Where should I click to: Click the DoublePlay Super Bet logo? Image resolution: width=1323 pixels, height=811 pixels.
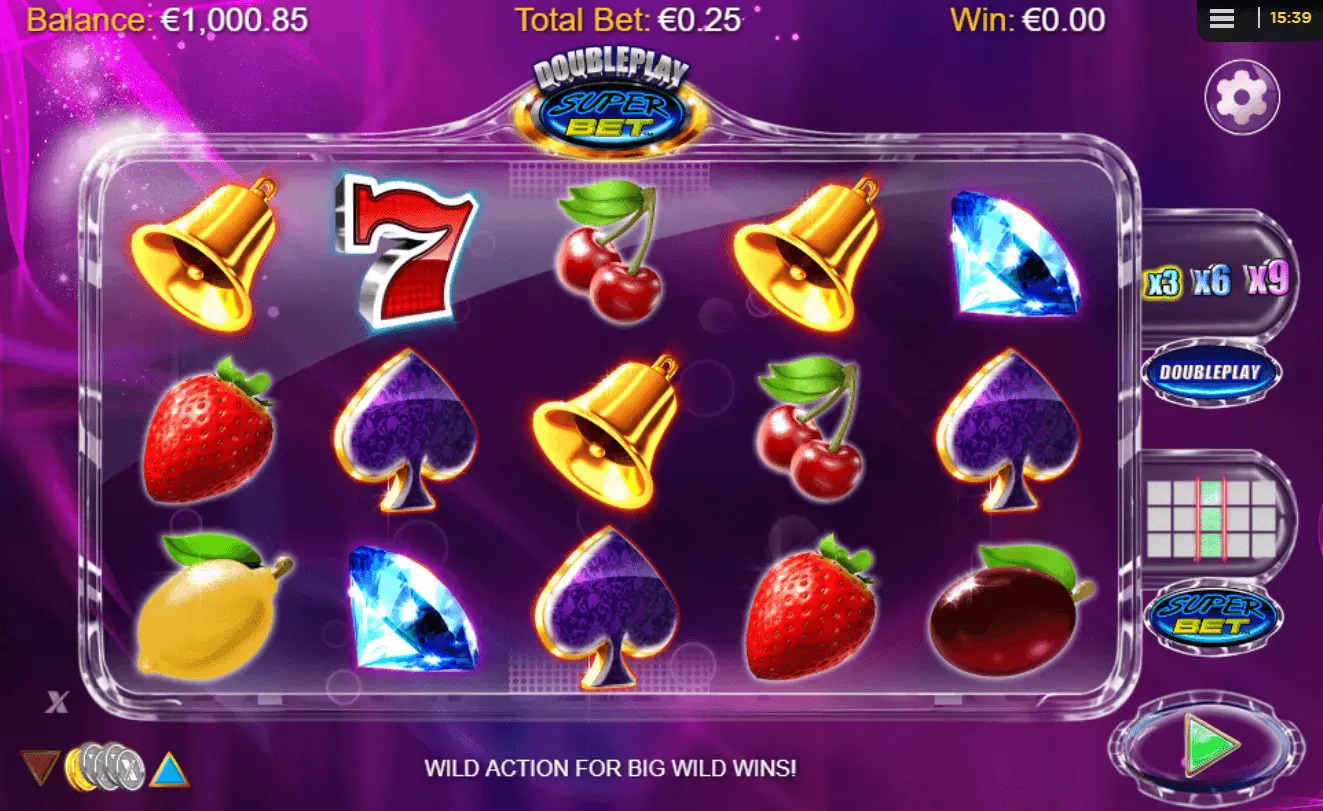[611, 102]
